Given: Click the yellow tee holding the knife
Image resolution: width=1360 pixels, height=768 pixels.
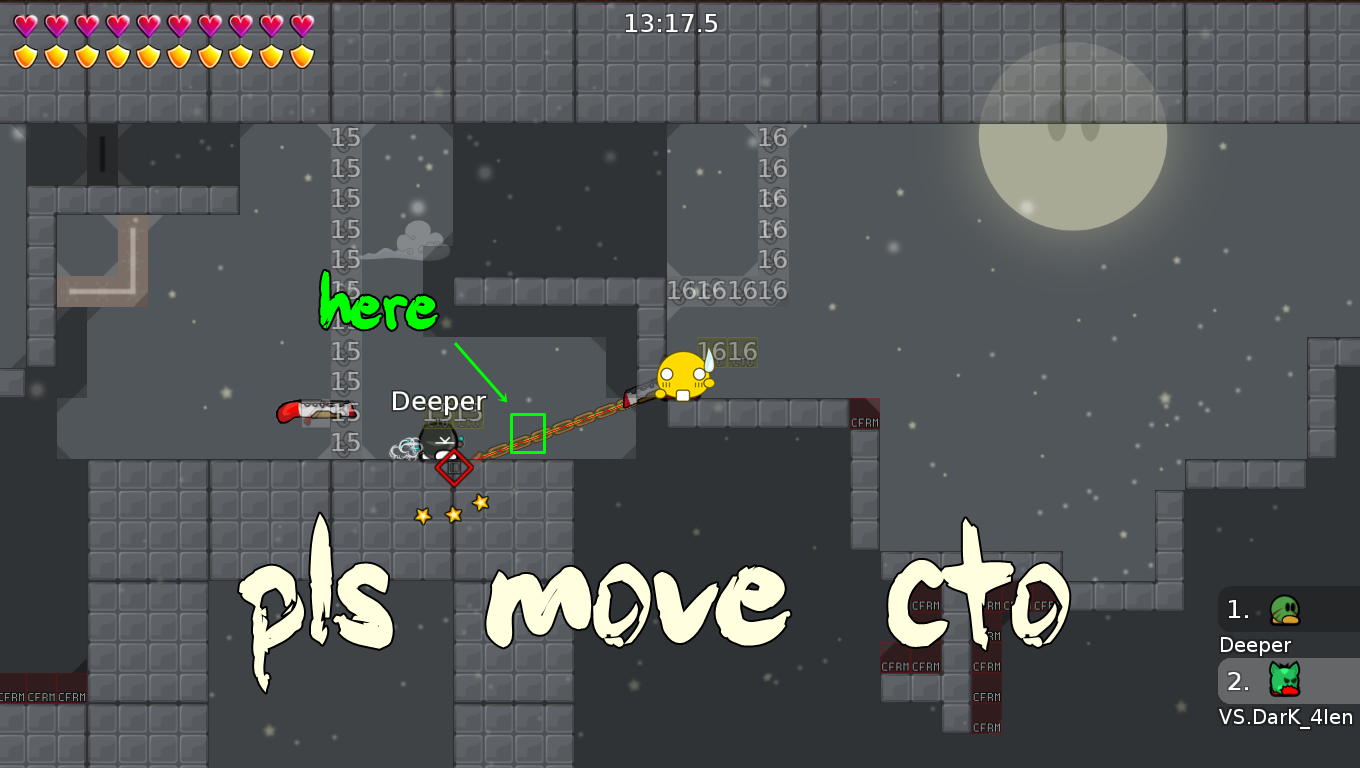Looking at the screenshot, I should [x=680, y=375].
